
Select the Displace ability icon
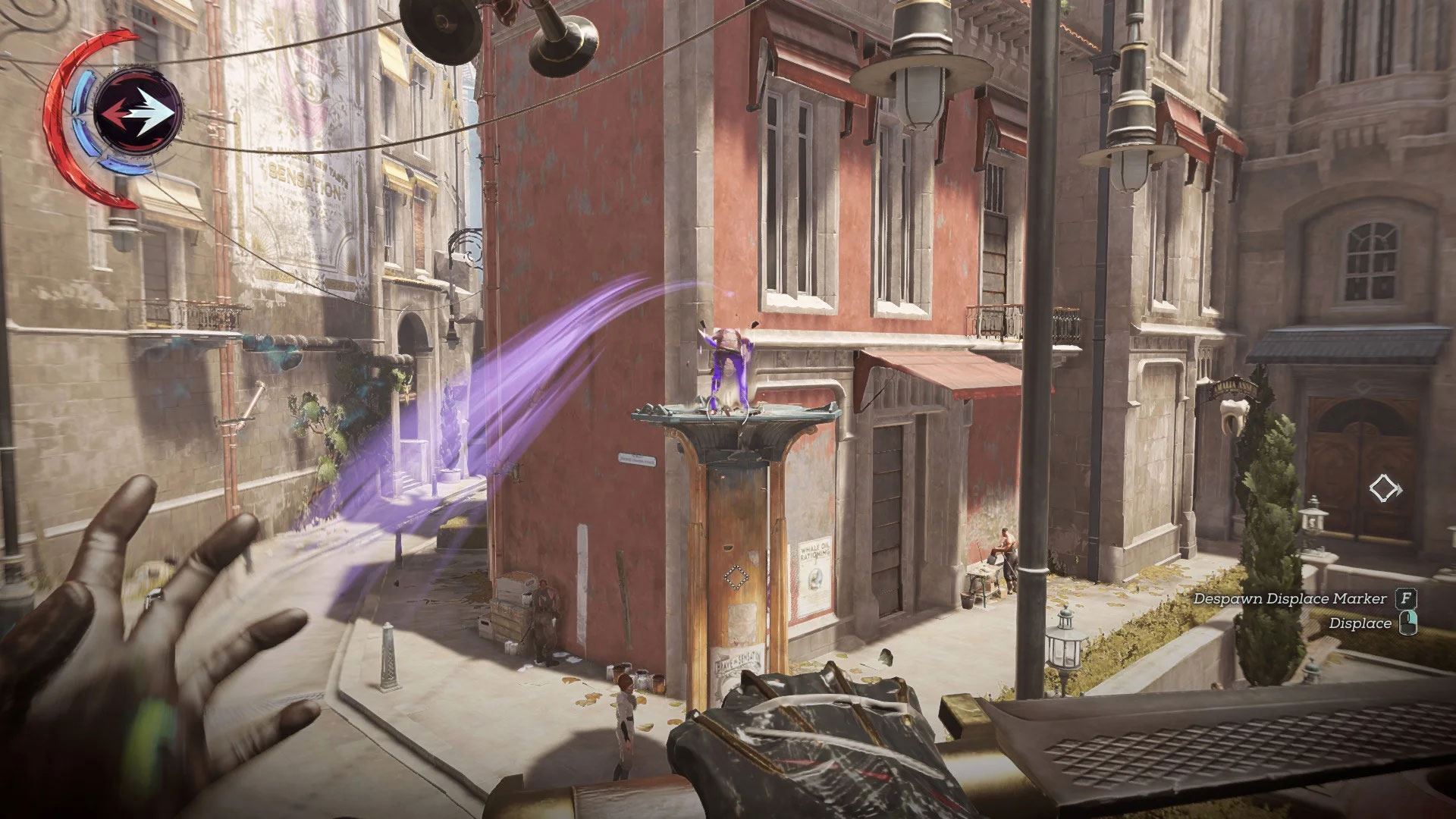pos(138,111)
